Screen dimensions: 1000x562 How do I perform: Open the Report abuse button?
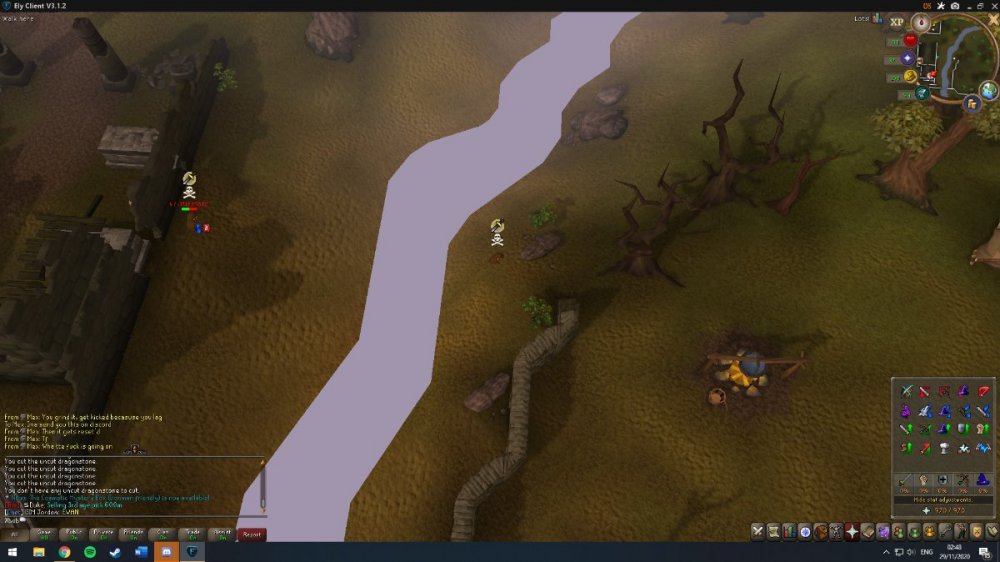pyautogui.click(x=252, y=534)
